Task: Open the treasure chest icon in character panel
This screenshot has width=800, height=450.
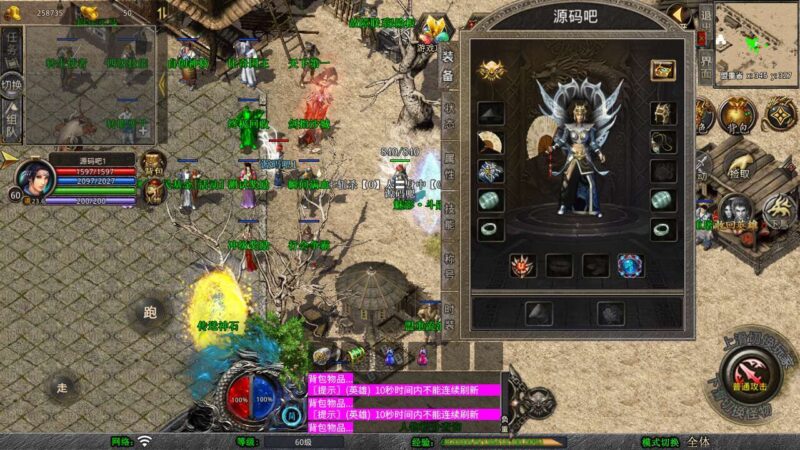Action: pos(662,70)
